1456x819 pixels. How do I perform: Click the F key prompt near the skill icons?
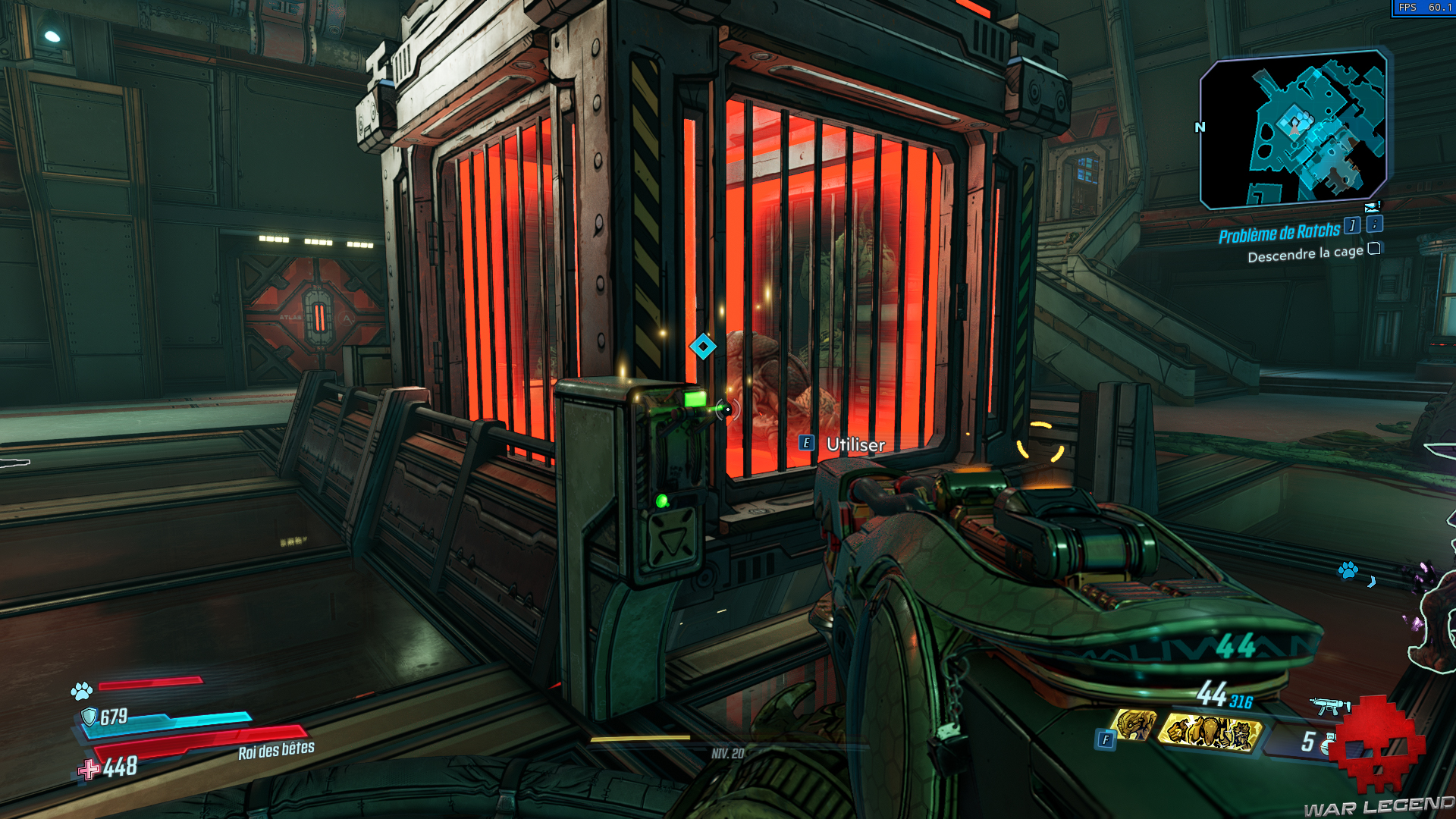coord(1106,739)
